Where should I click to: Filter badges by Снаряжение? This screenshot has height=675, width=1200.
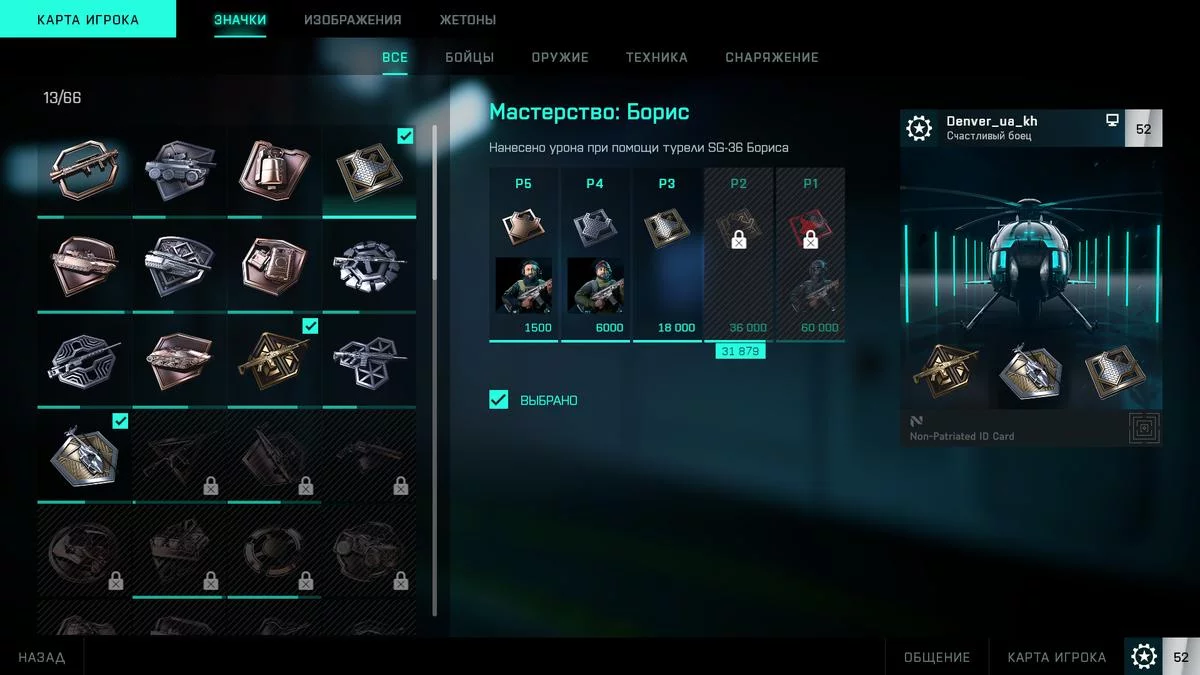(772, 57)
